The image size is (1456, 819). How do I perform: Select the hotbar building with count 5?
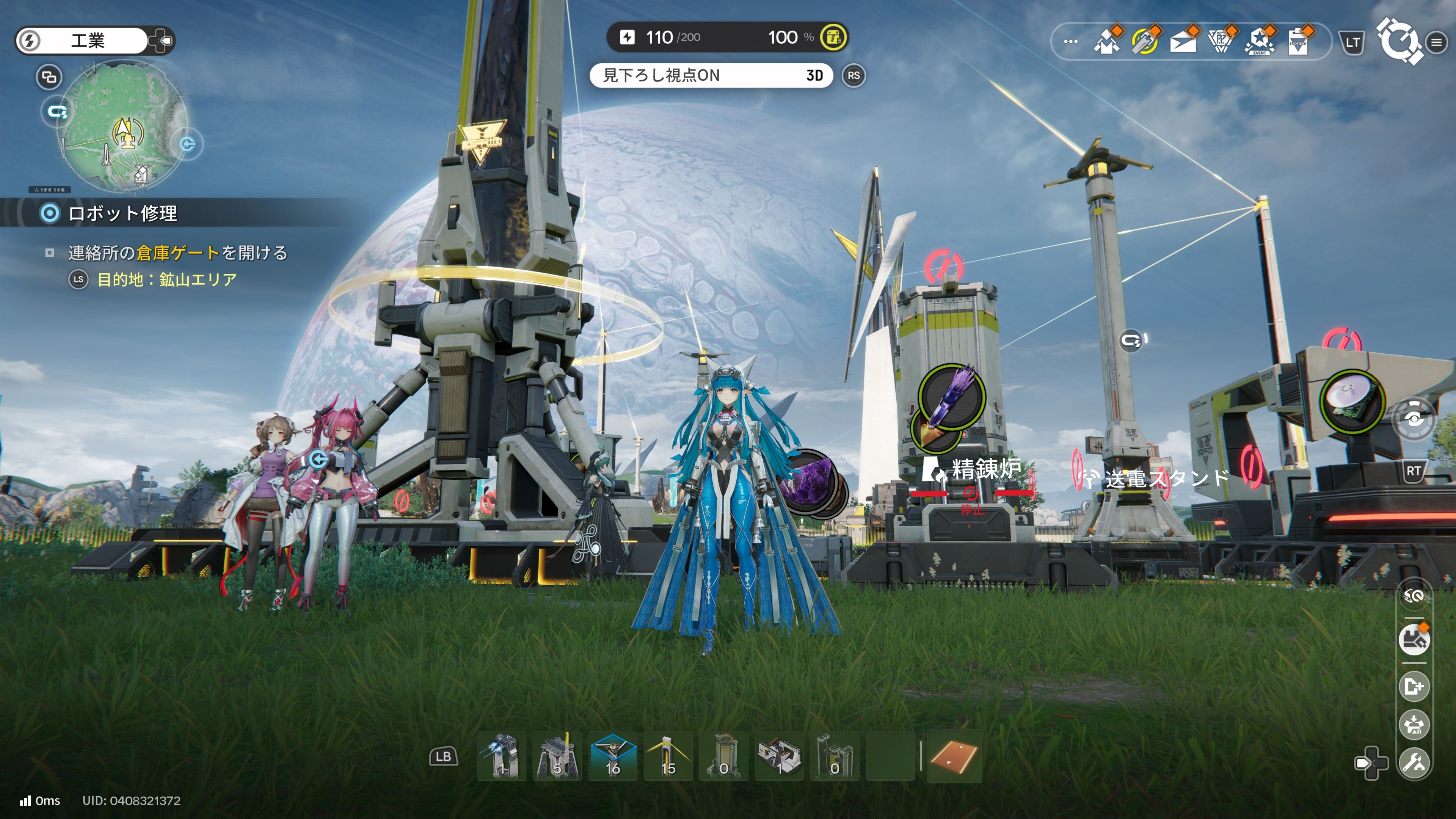tap(557, 756)
